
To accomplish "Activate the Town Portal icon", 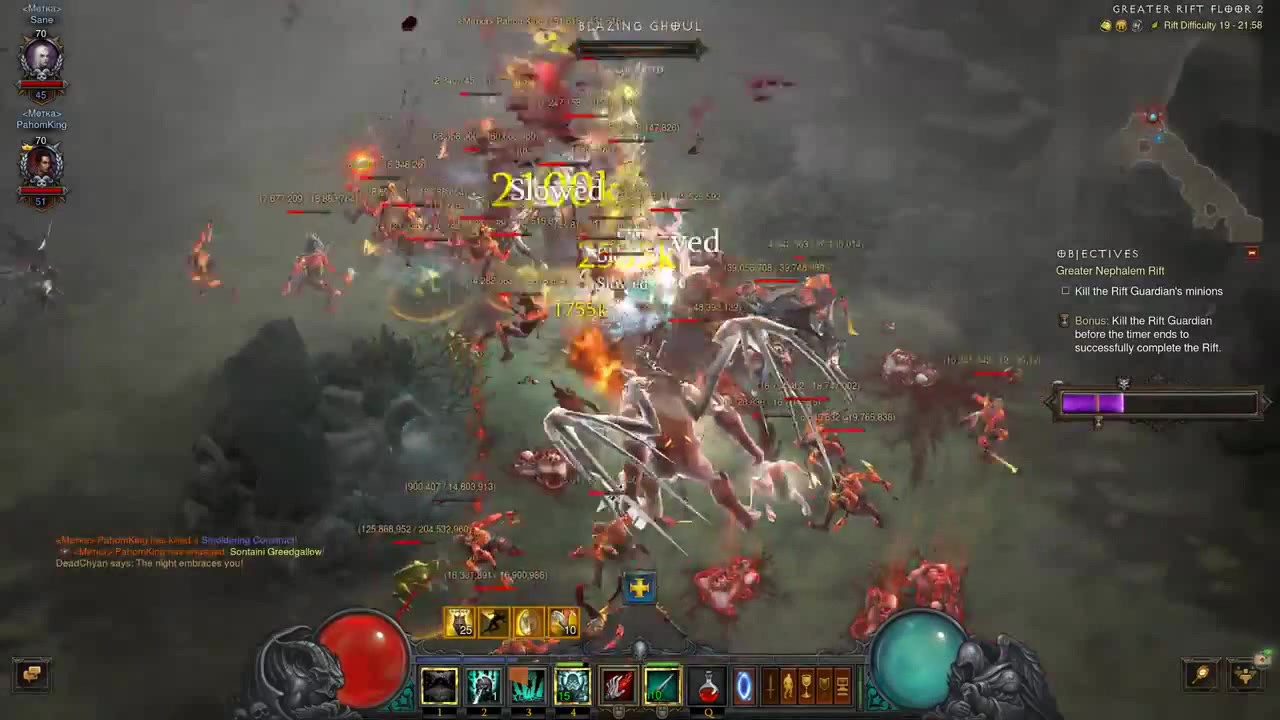I will point(744,685).
